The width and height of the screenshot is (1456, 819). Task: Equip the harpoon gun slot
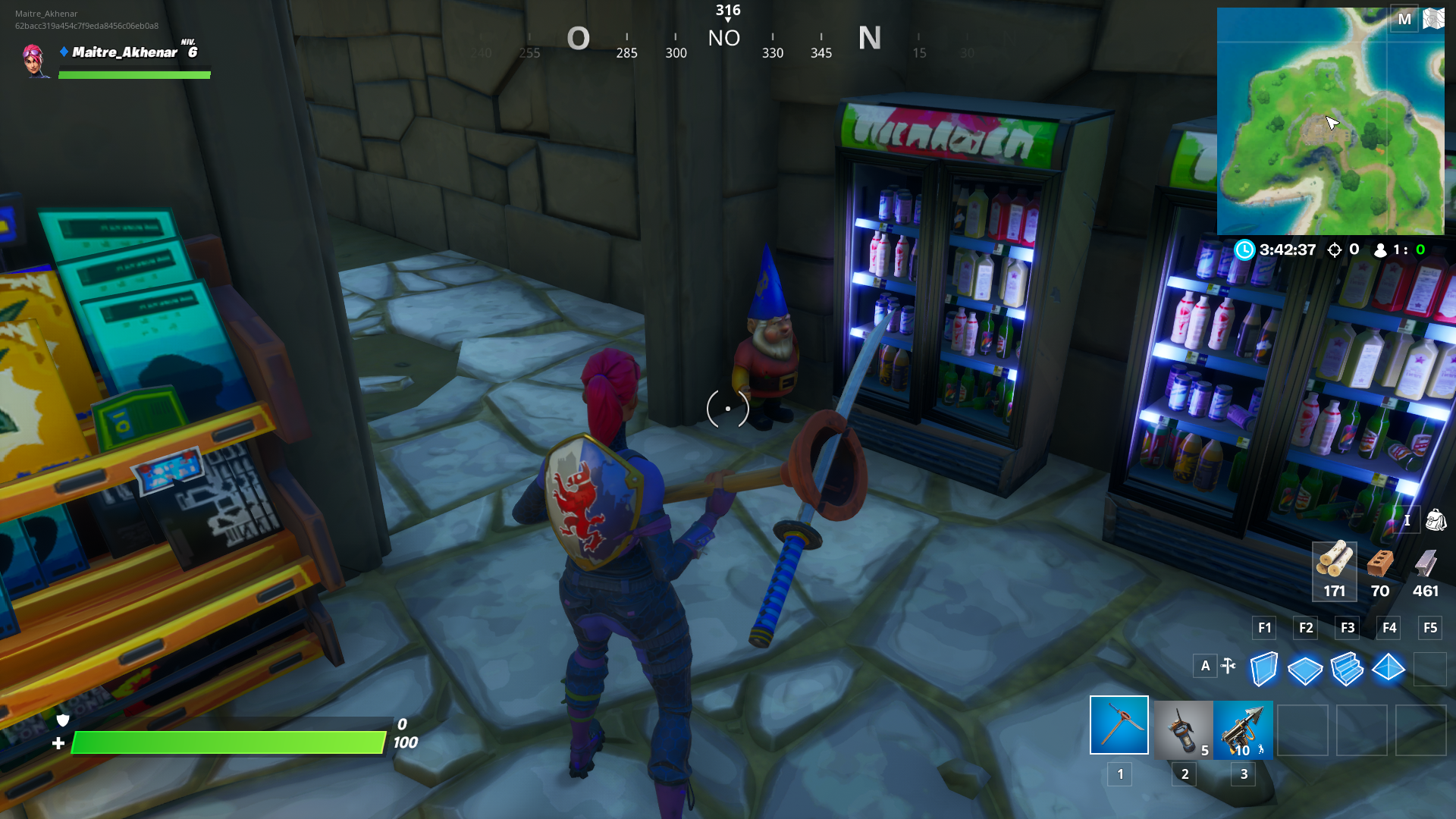(x=1243, y=730)
